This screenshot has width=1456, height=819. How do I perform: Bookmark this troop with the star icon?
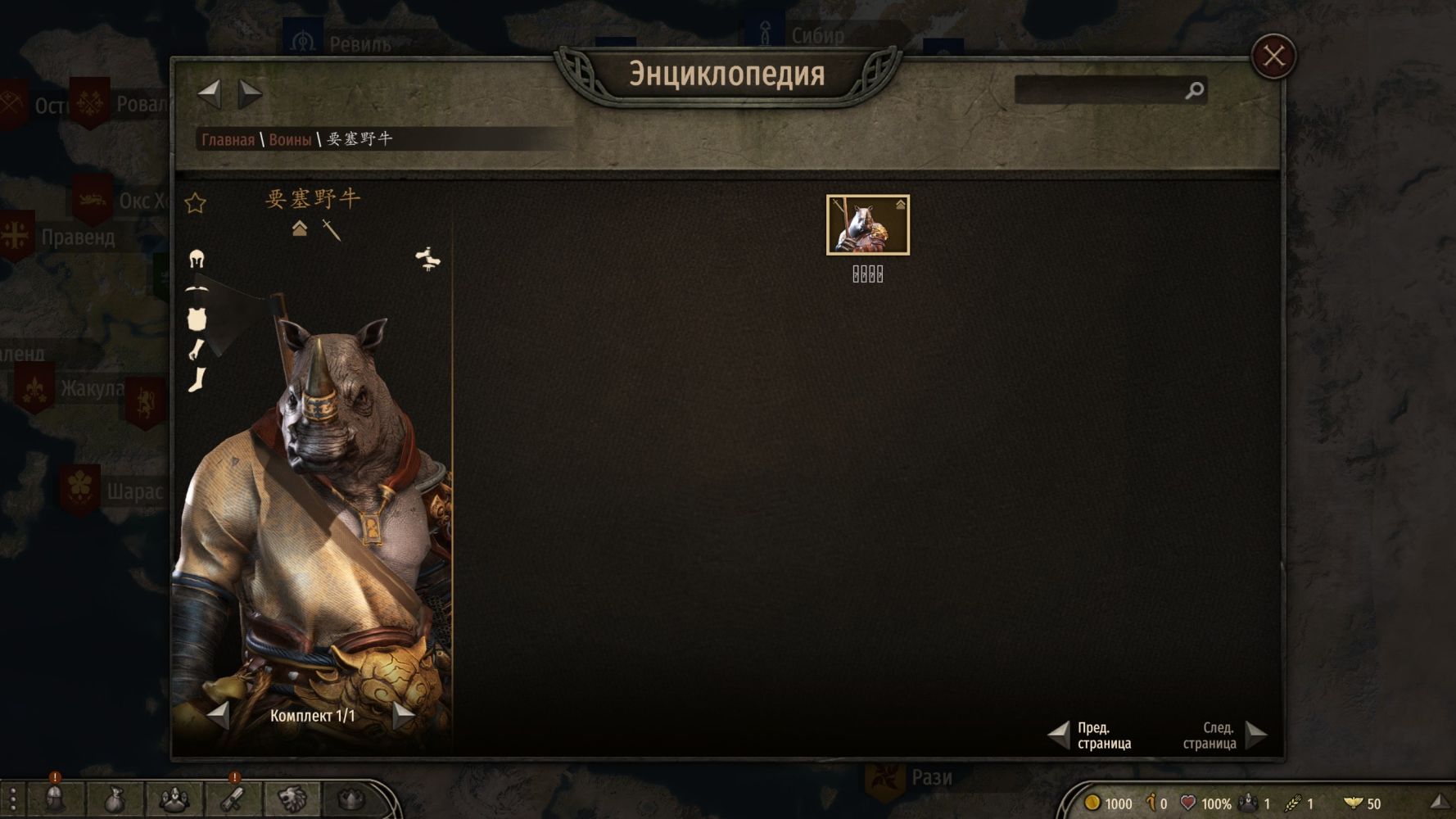[195, 203]
